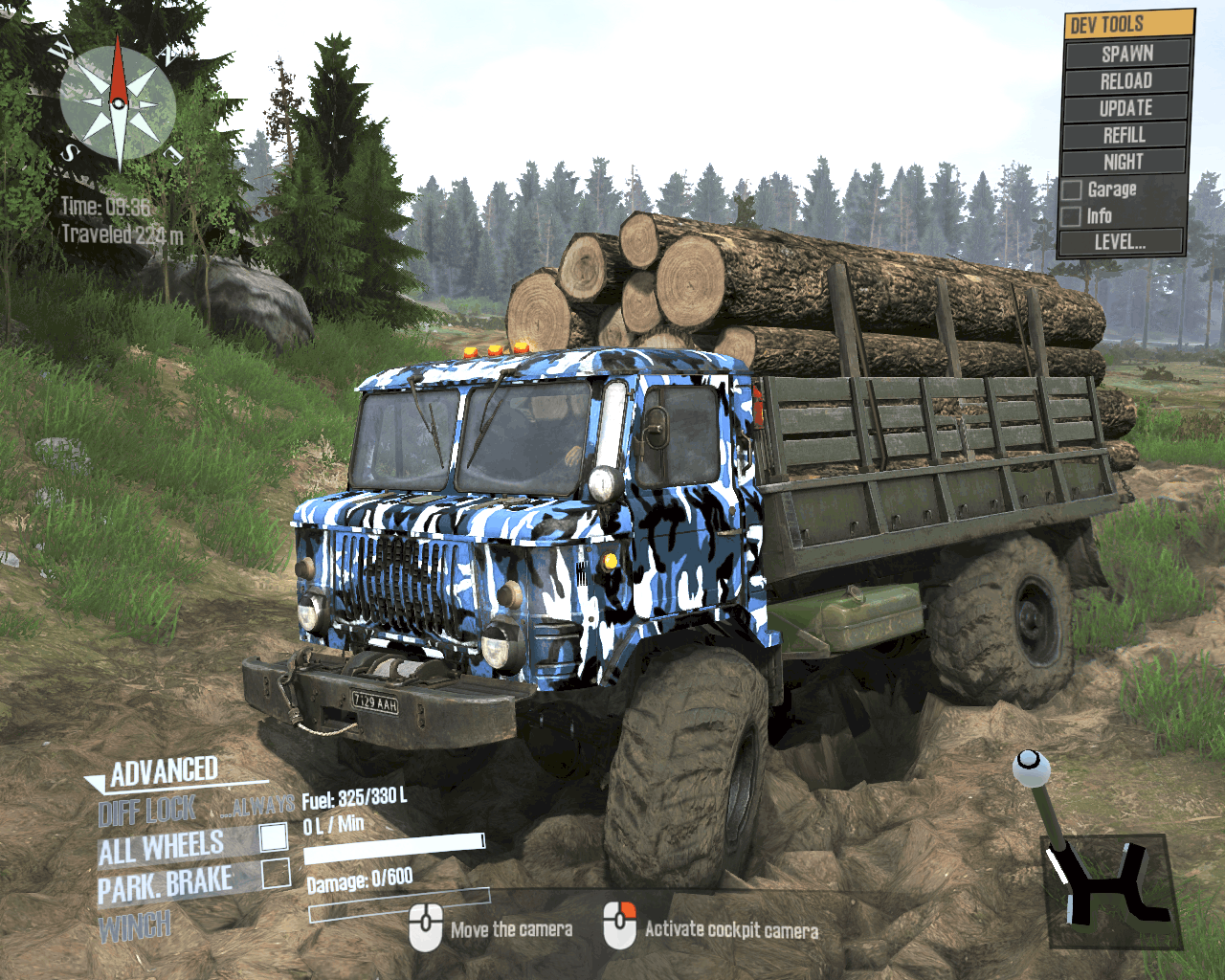This screenshot has height=980, width=1225.
Task: Select the DIFF LOCK option
Action: coord(147,812)
